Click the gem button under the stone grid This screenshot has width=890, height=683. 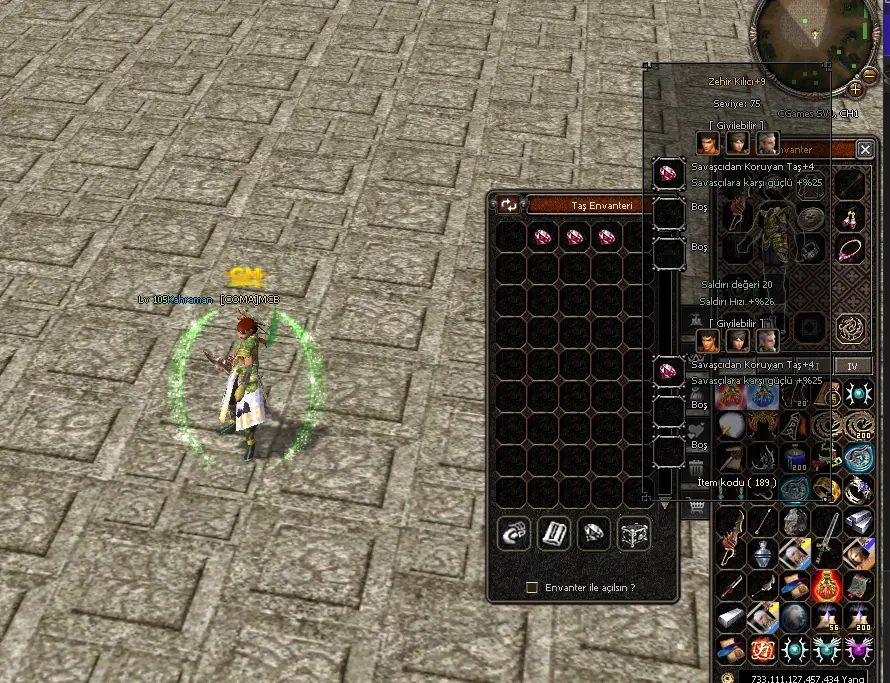tap(594, 533)
